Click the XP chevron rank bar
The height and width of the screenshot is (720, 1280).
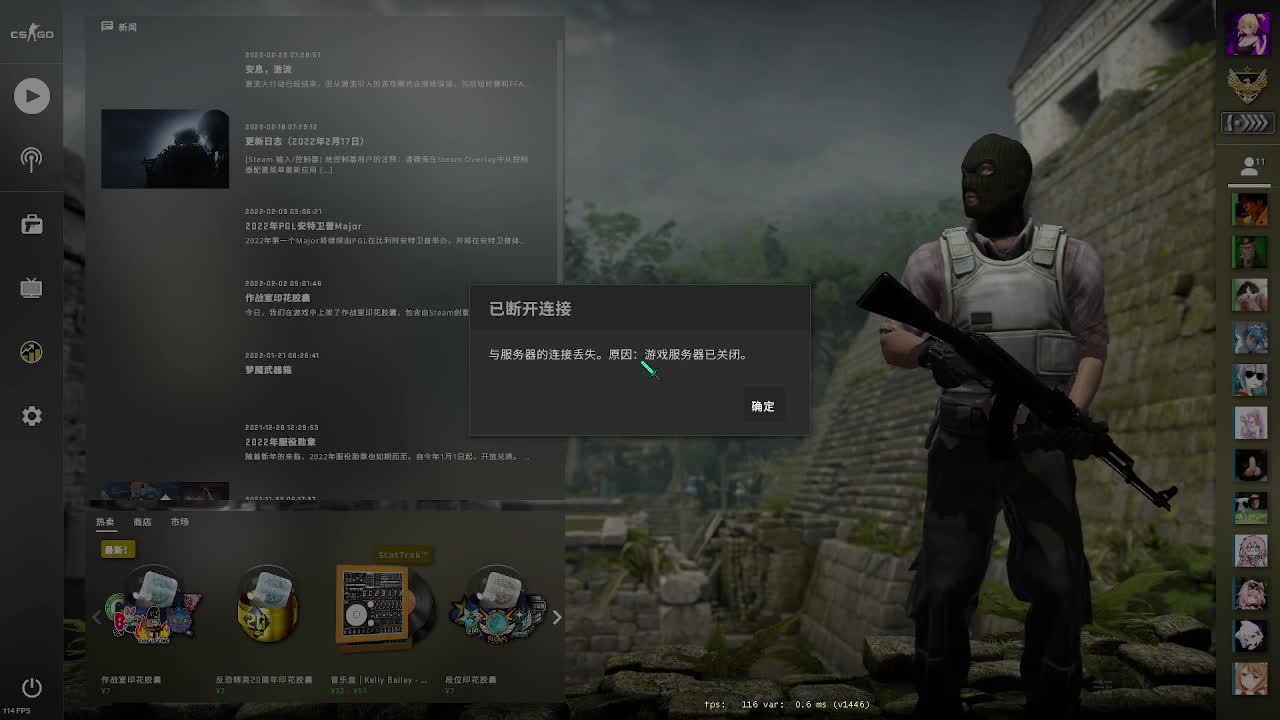[x=1249, y=123]
